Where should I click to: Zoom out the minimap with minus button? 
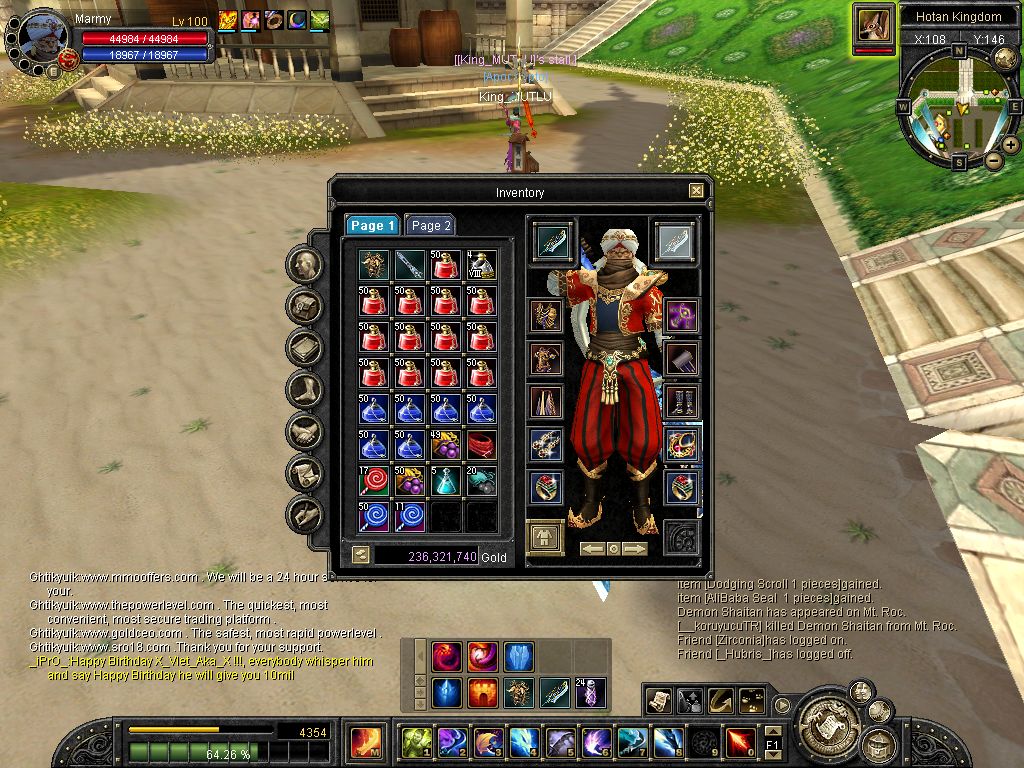point(994,160)
